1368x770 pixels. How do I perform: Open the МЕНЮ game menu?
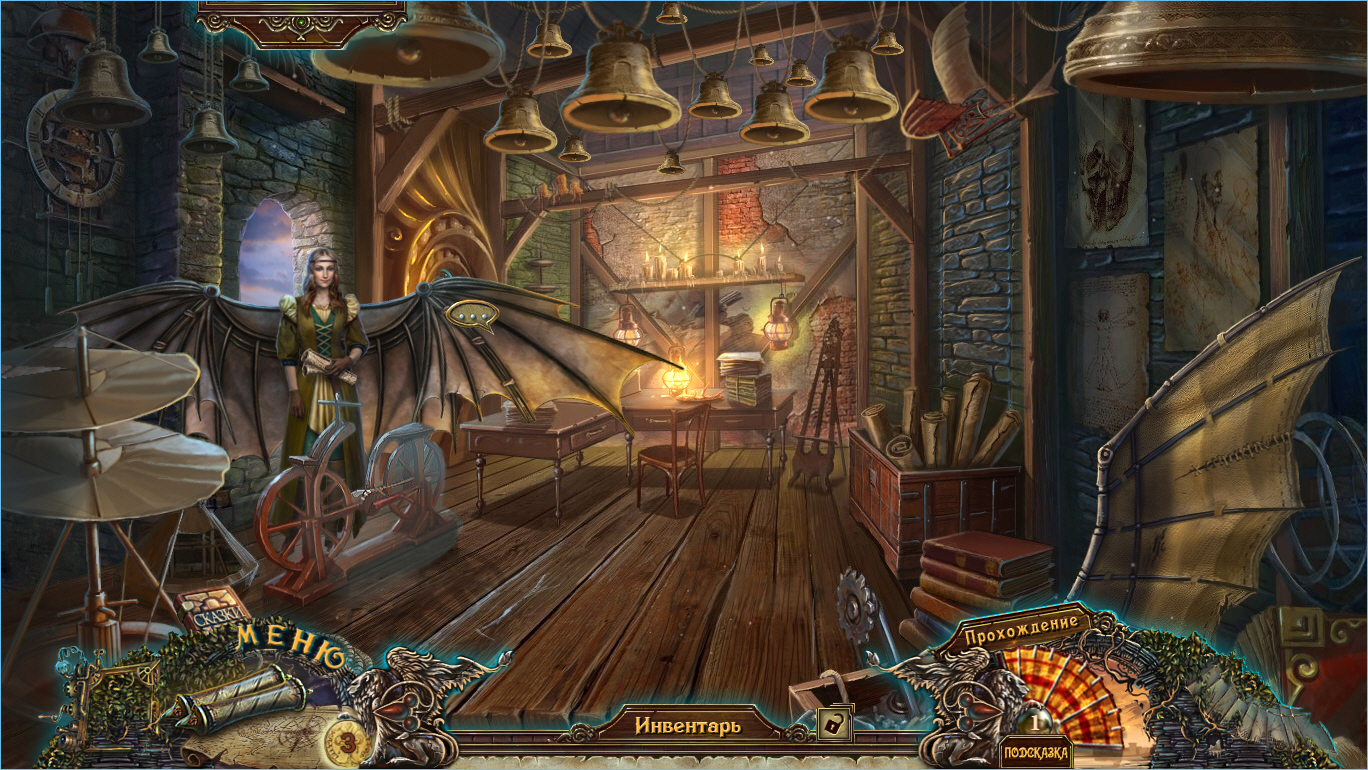click(290, 646)
